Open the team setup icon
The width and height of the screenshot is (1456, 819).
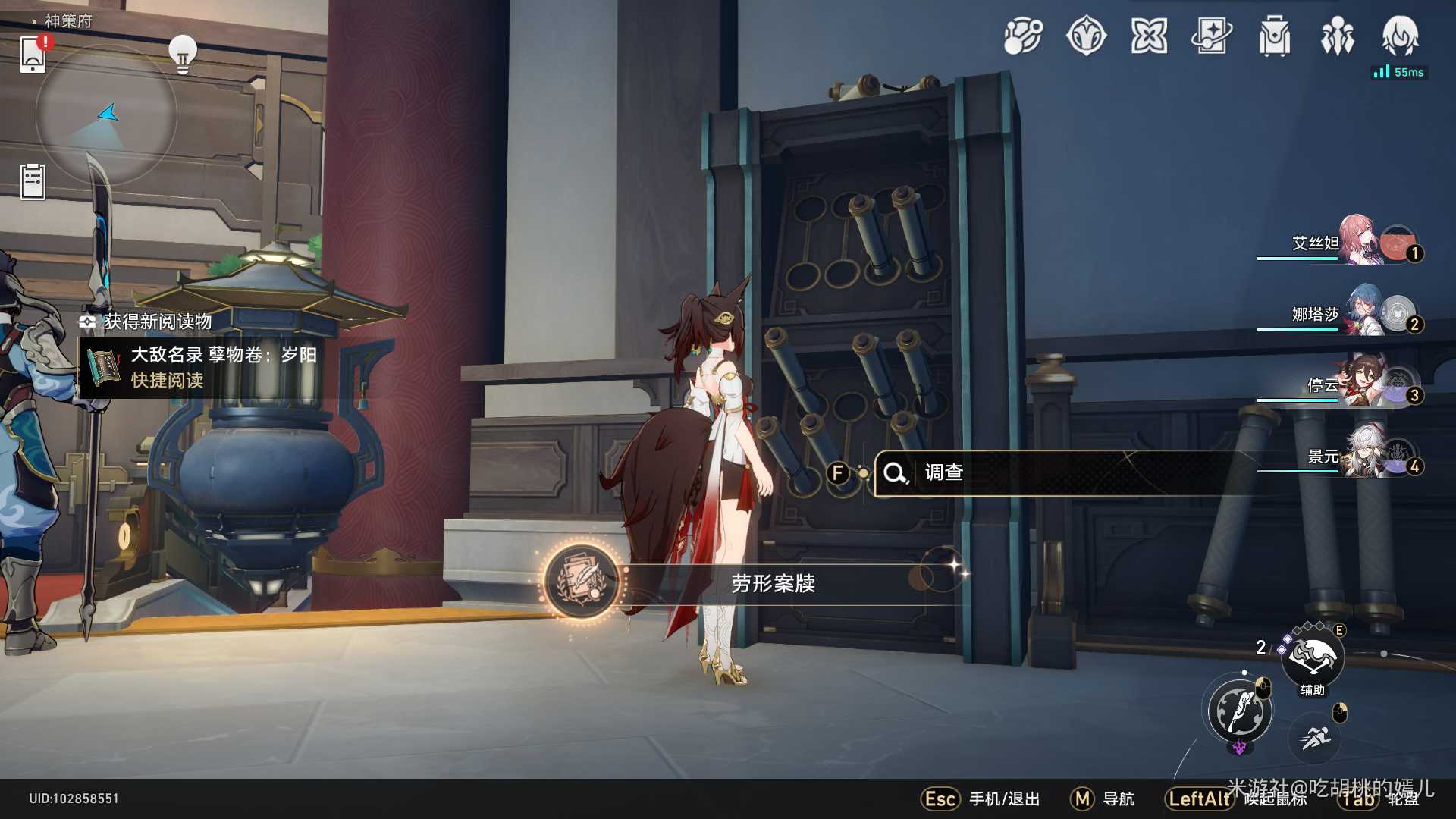click(1338, 36)
